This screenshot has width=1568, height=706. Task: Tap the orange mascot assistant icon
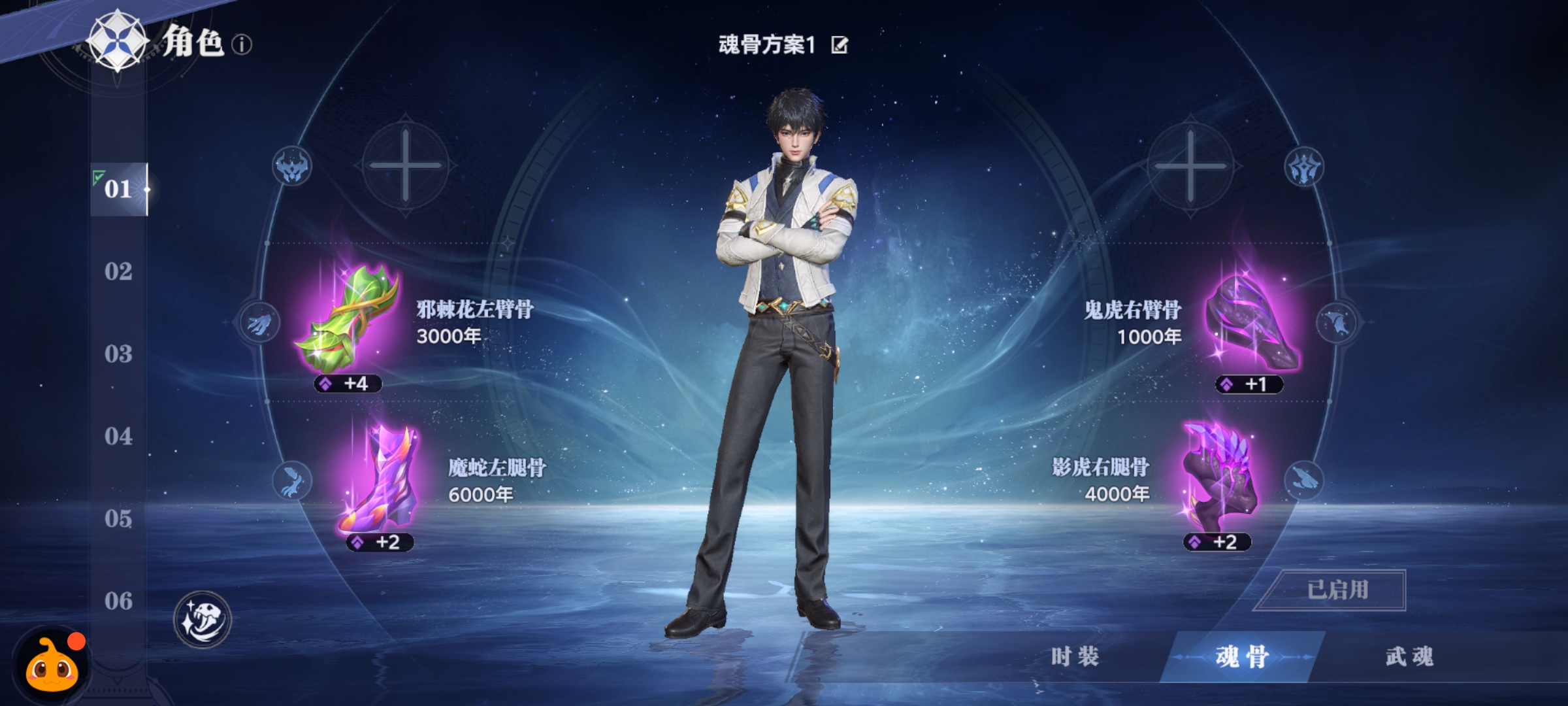[52, 667]
